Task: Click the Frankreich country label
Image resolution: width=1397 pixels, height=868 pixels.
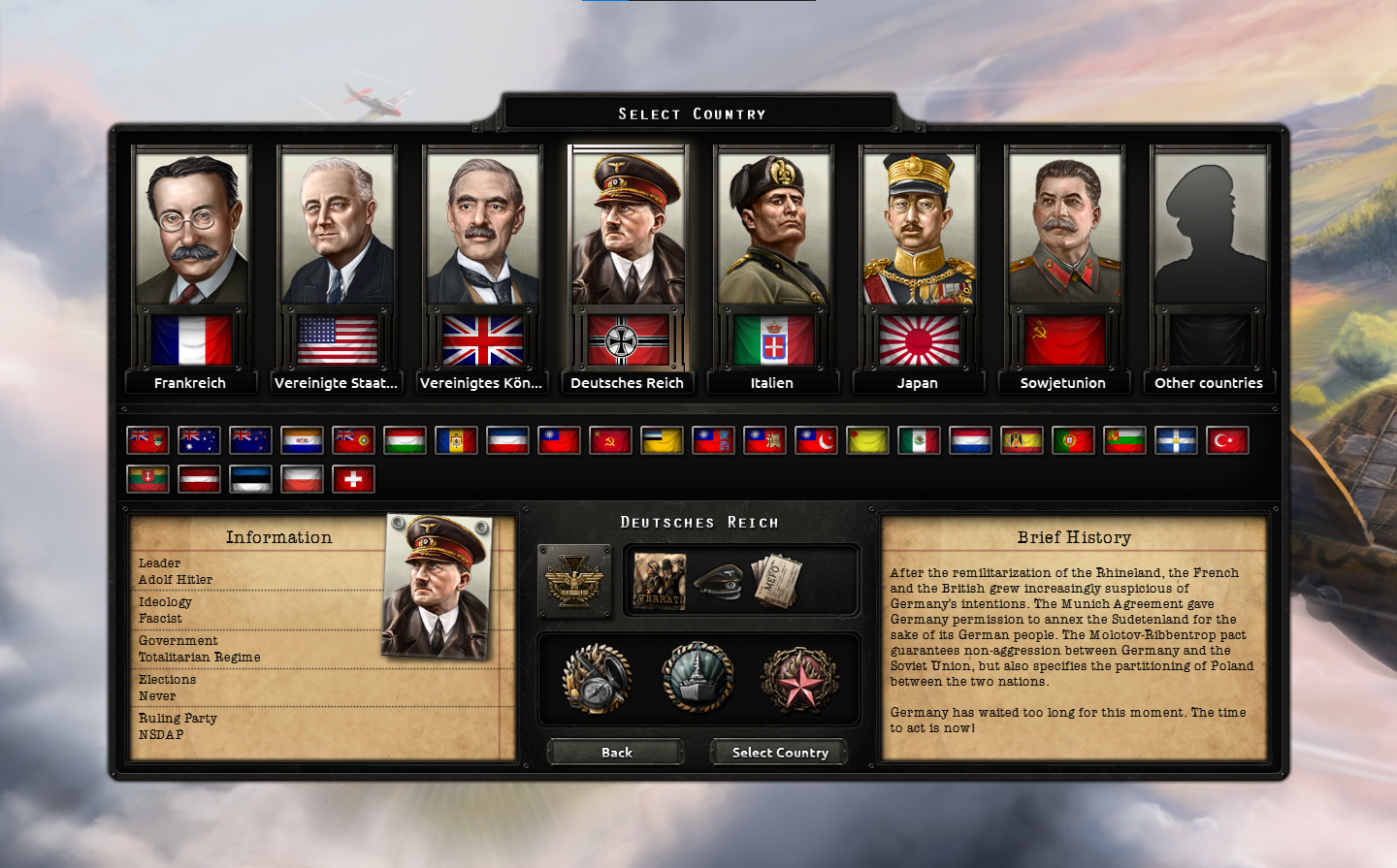Action: click(x=191, y=382)
